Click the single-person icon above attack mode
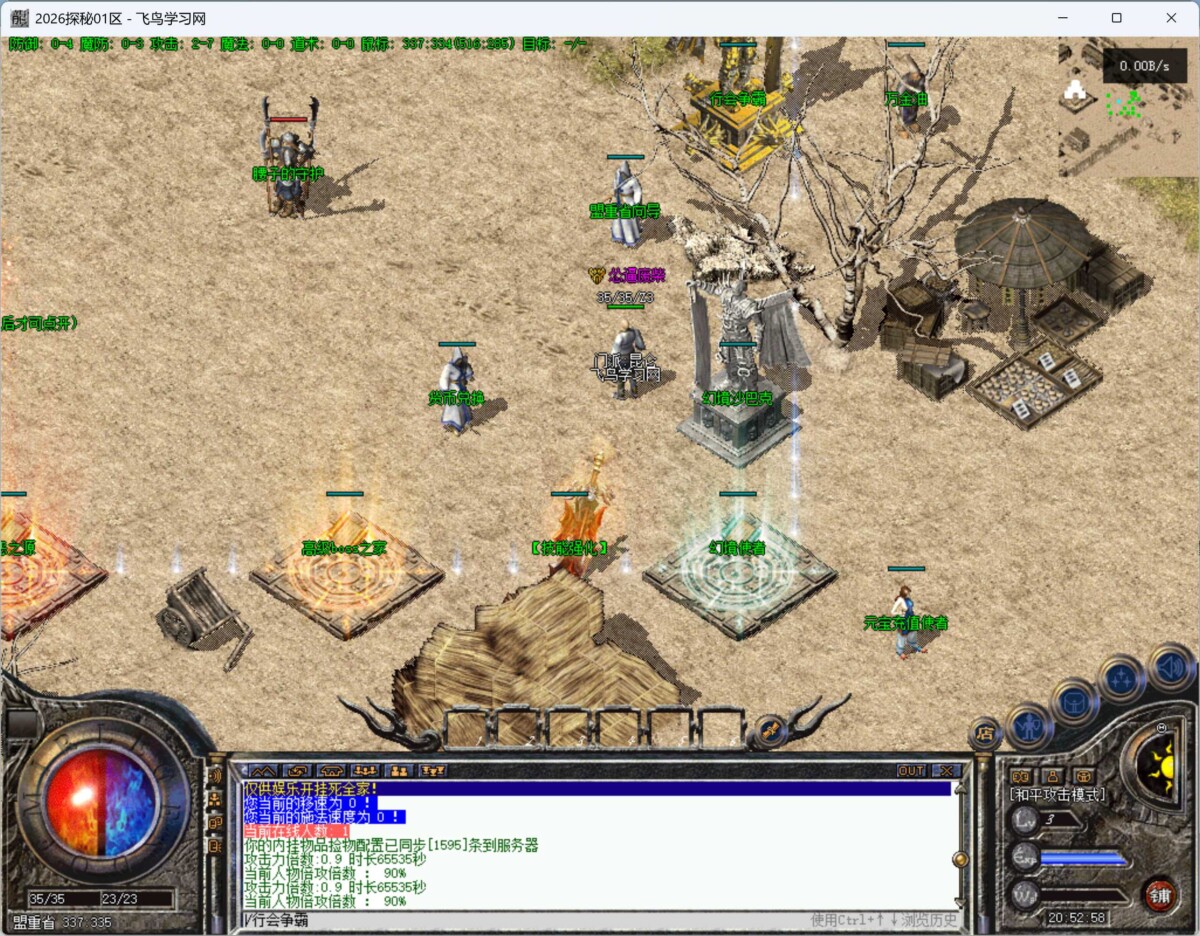 1051,775
